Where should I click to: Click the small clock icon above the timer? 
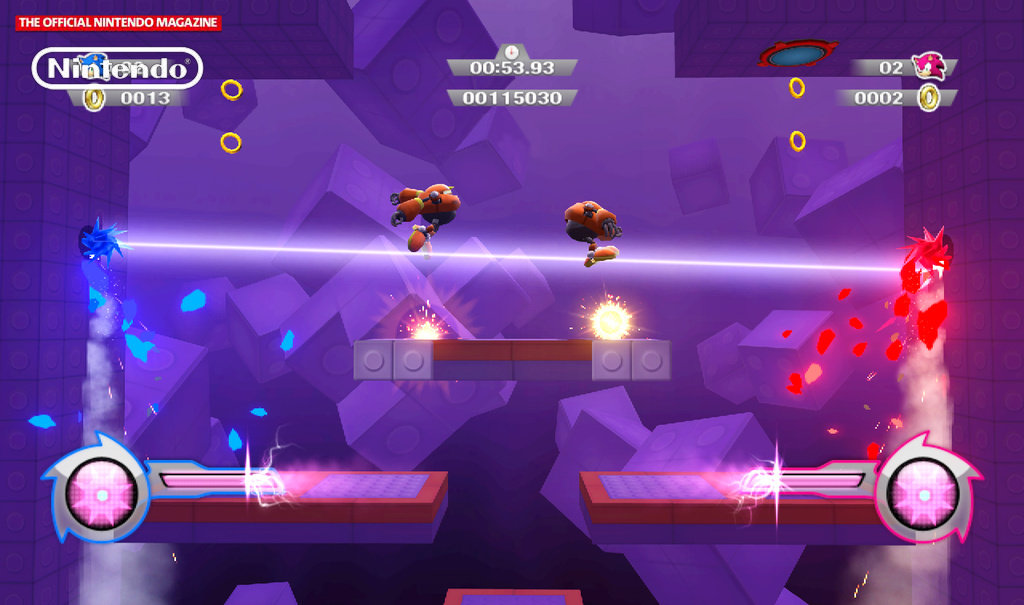point(512,51)
